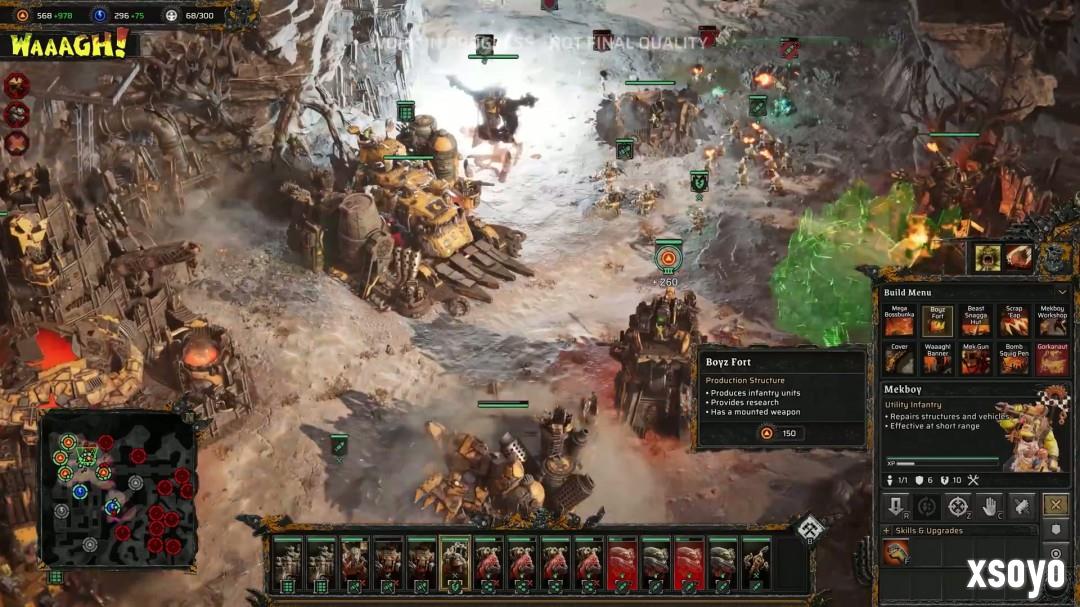Choose the Beast Snagga Hut build option

pyautogui.click(x=975, y=320)
